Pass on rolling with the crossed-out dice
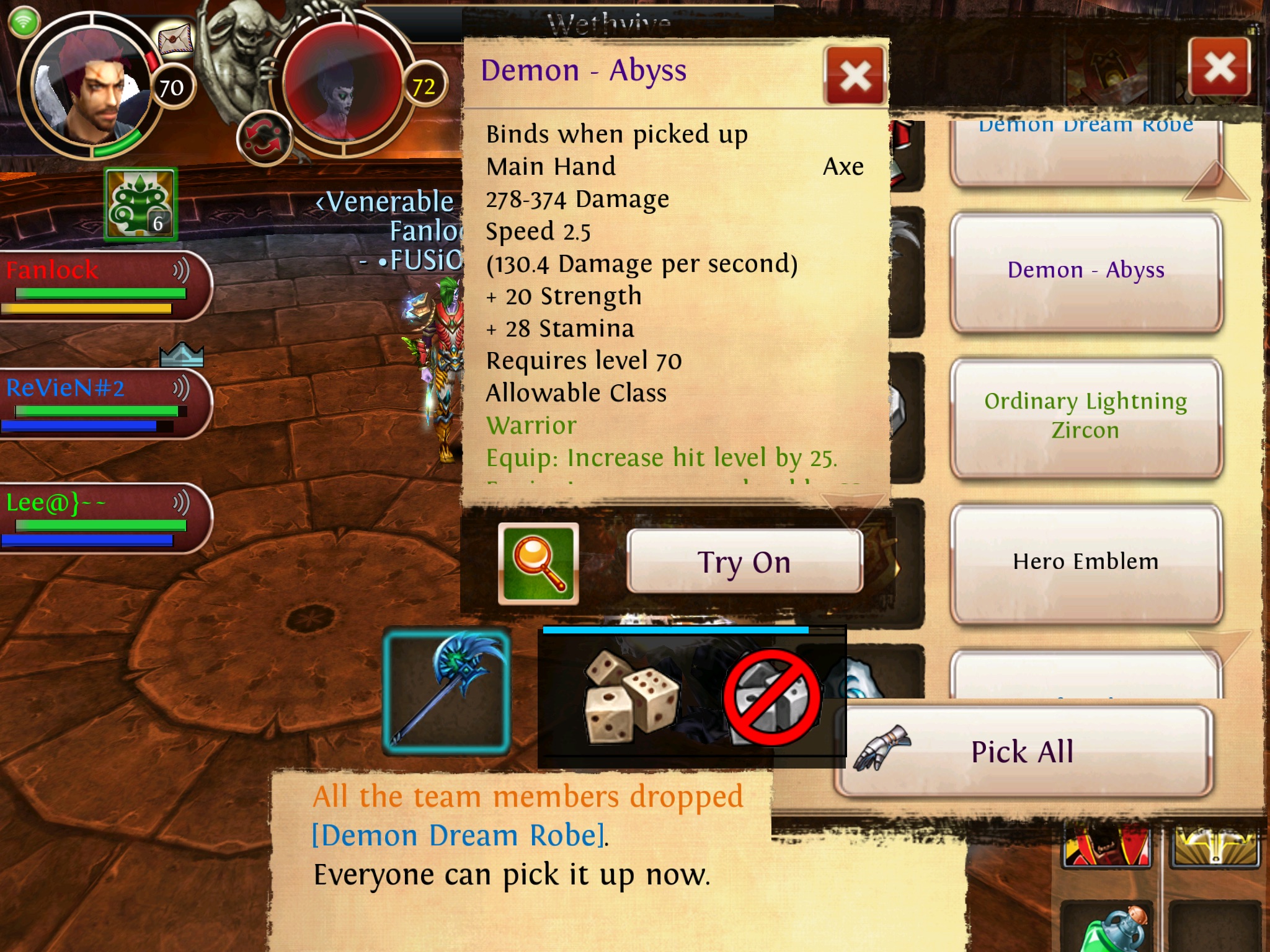 772,698
